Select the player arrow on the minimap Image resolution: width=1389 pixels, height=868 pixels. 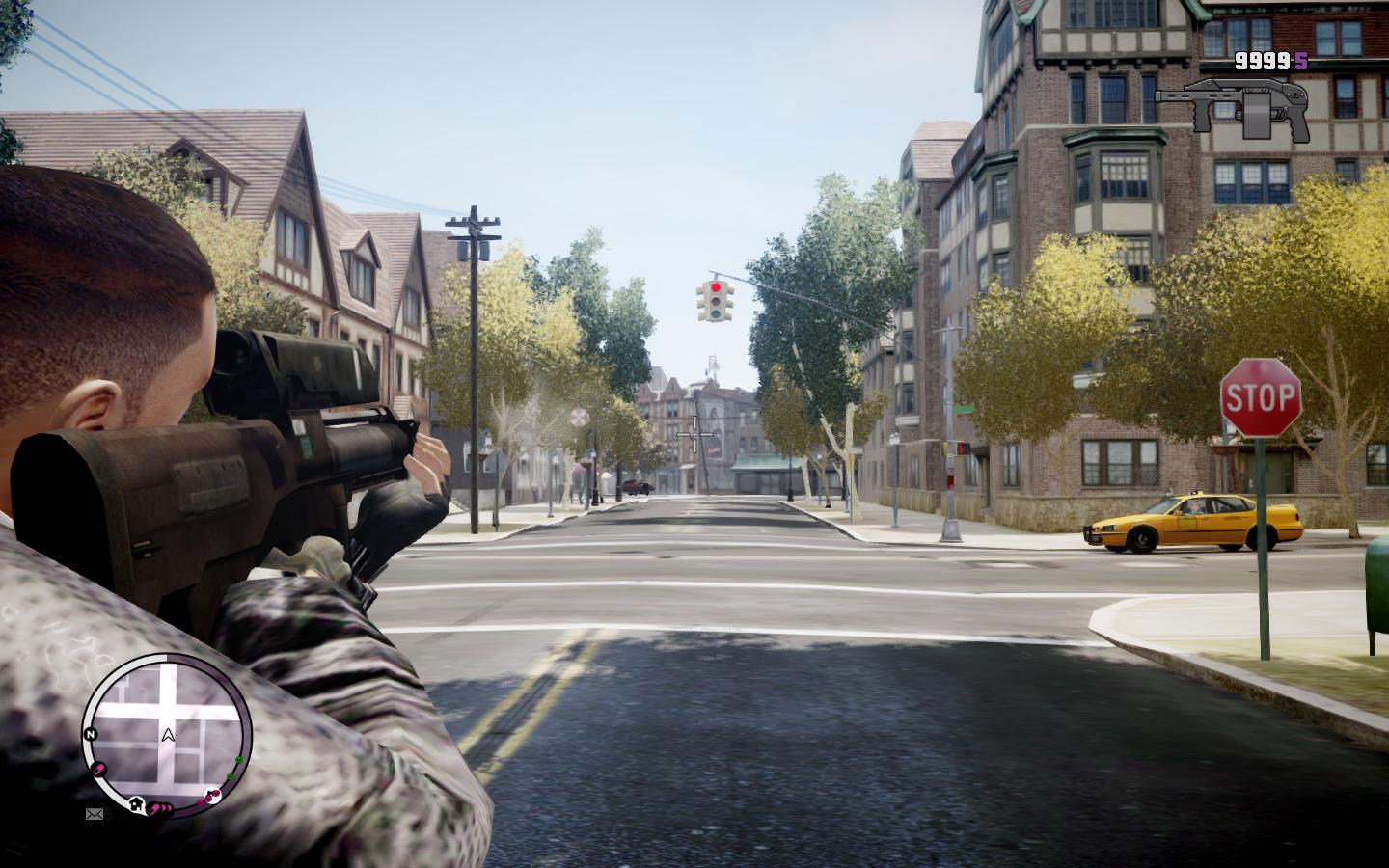pos(168,735)
